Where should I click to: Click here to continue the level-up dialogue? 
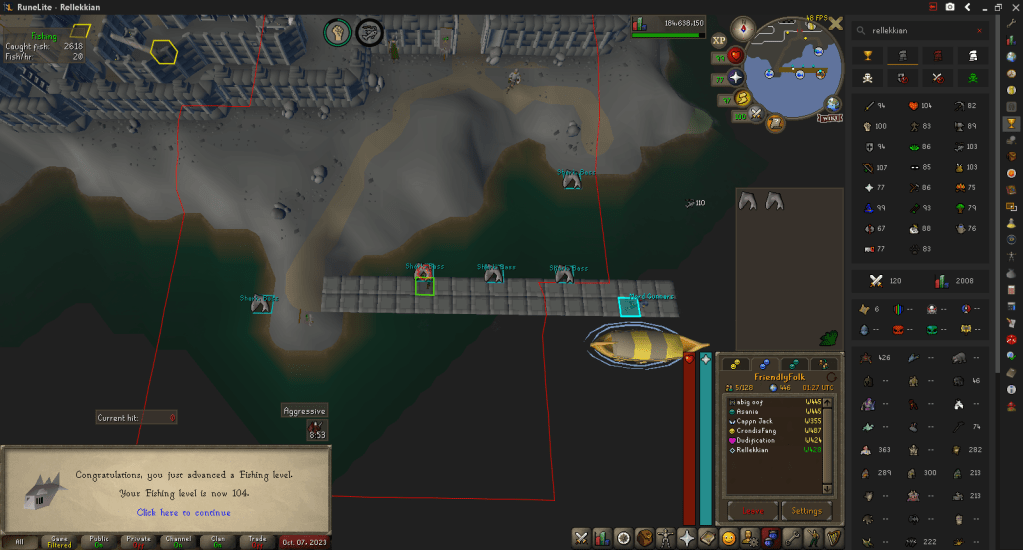tap(183, 513)
